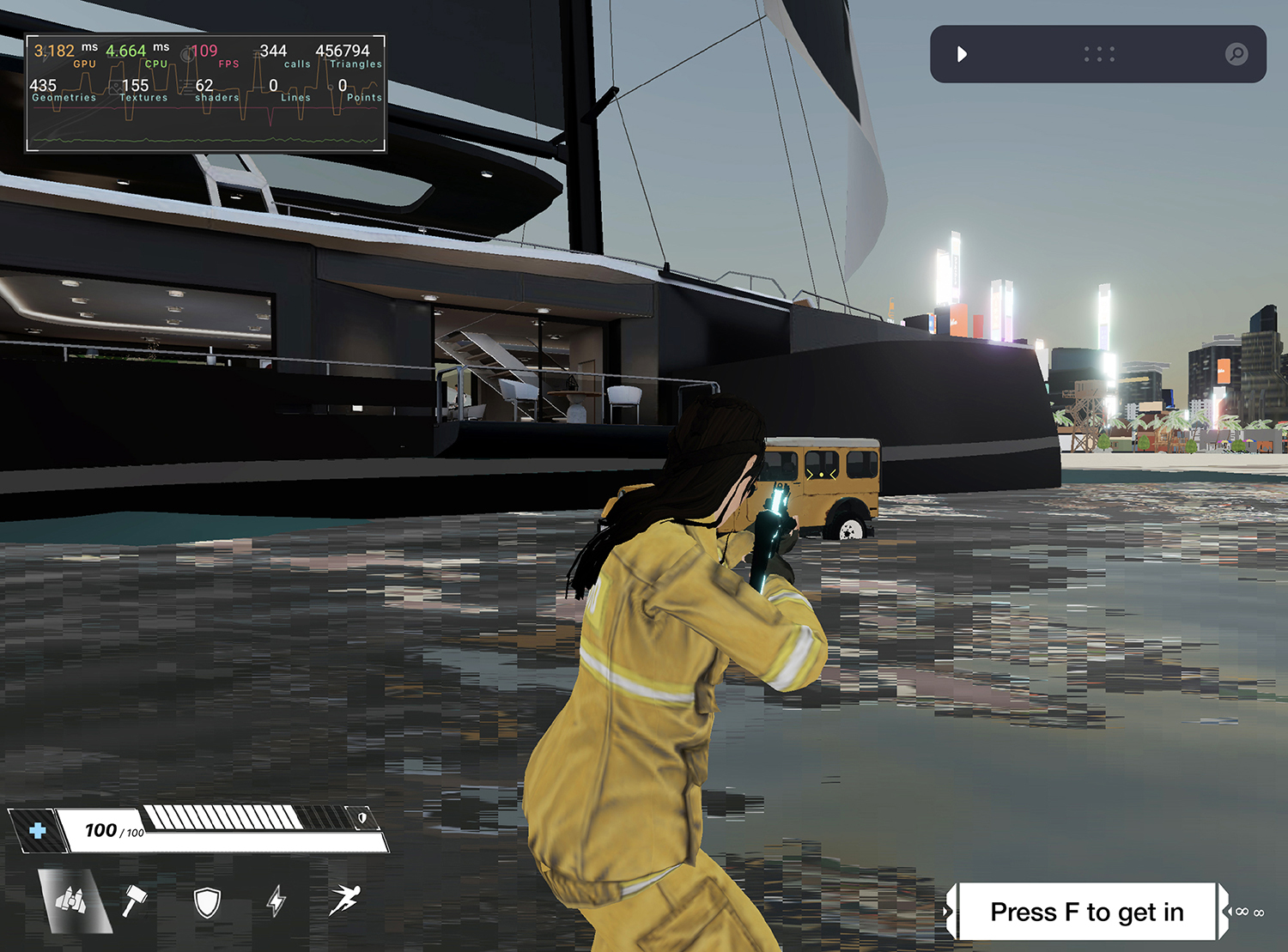Expand the panel with the play arrow
Screen dimensions: 1288x952
(x=962, y=54)
